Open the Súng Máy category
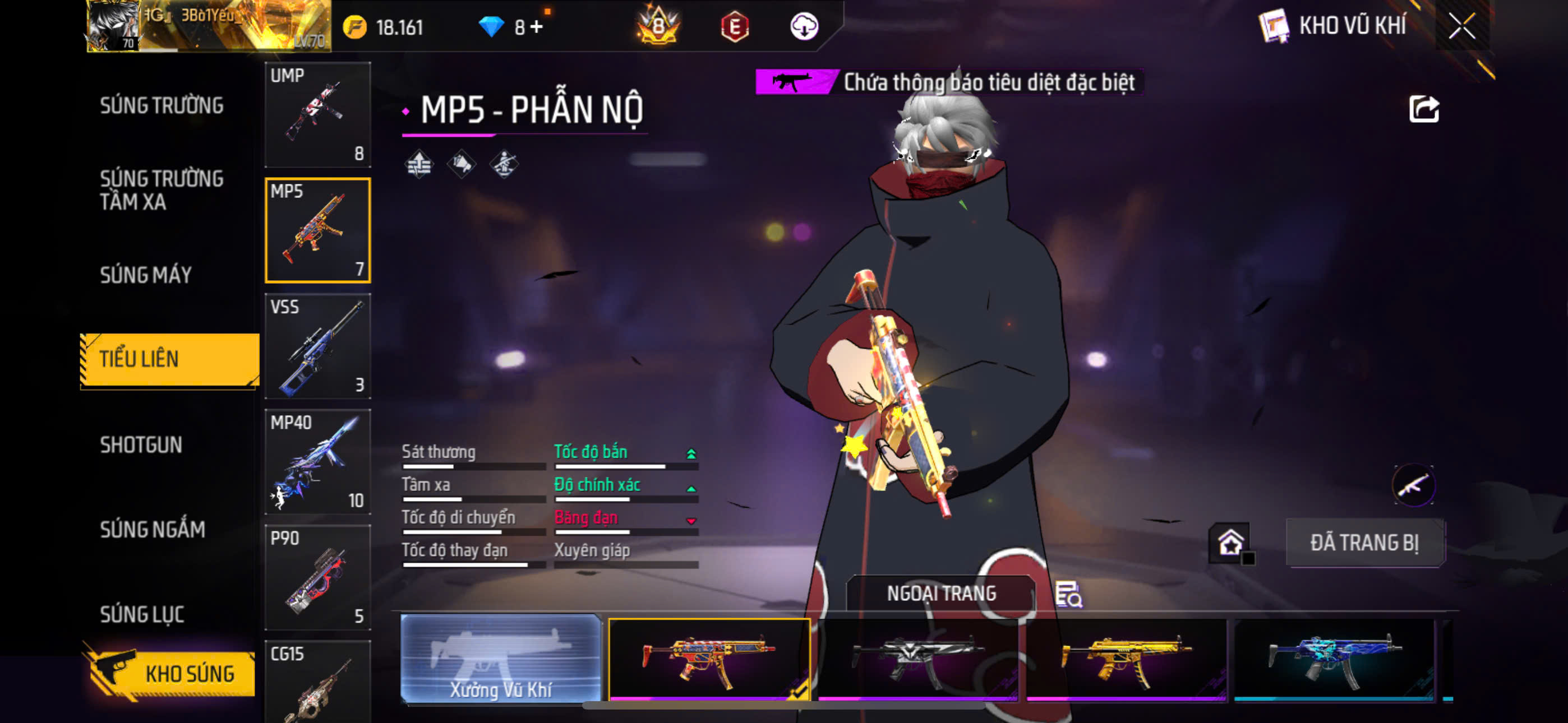This screenshot has width=1568, height=723. coord(146,275)
